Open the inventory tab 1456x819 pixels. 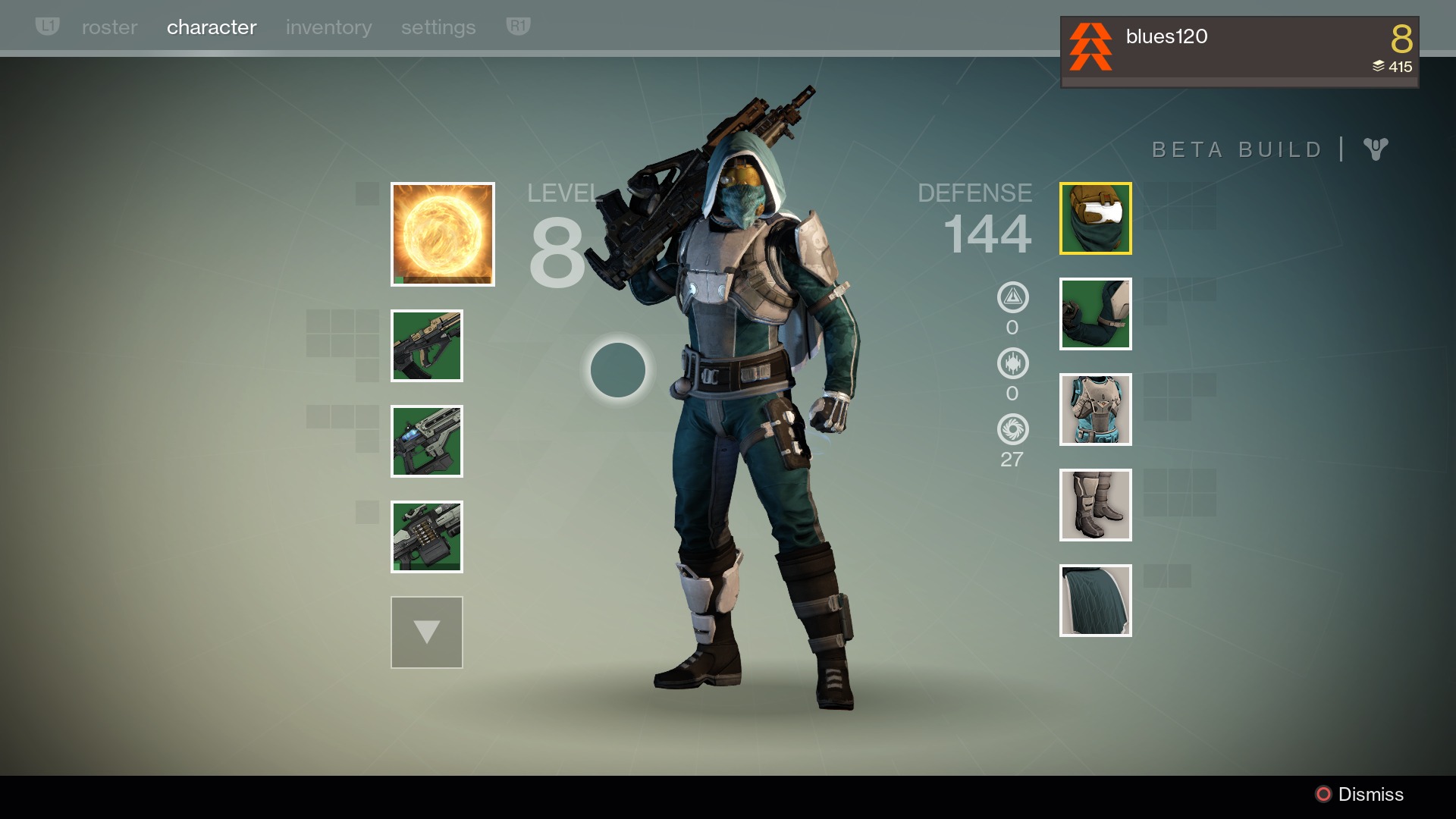(x=328, y=27)
